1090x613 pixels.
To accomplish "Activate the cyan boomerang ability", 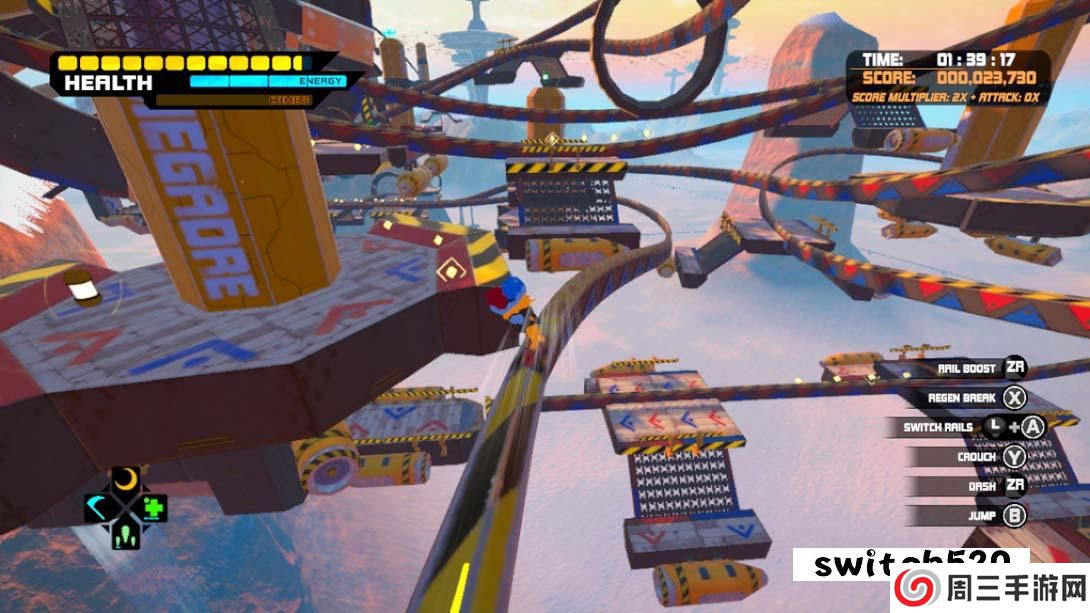I will 99,508.
